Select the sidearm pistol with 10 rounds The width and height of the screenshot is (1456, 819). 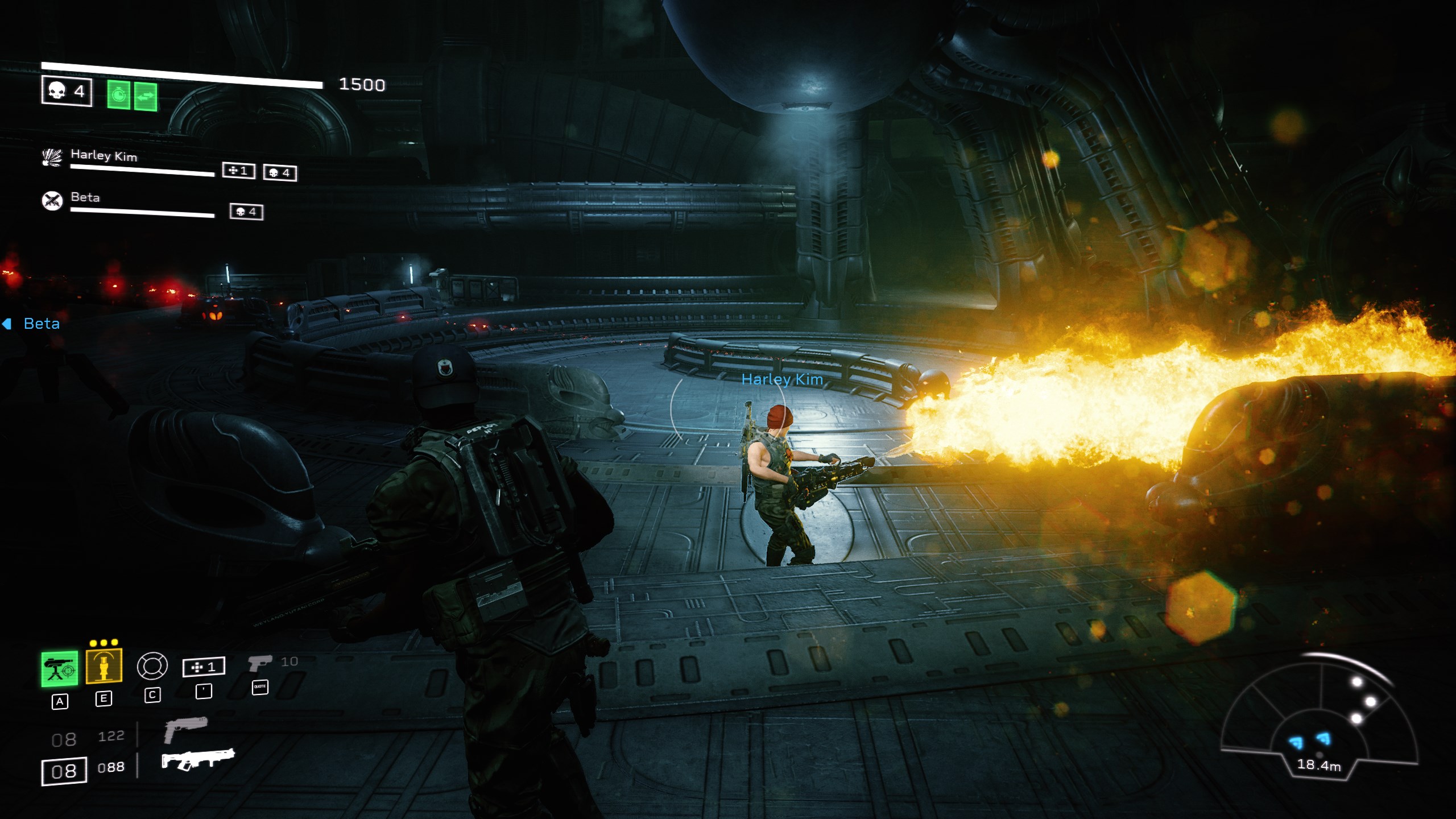pos(260,663)
